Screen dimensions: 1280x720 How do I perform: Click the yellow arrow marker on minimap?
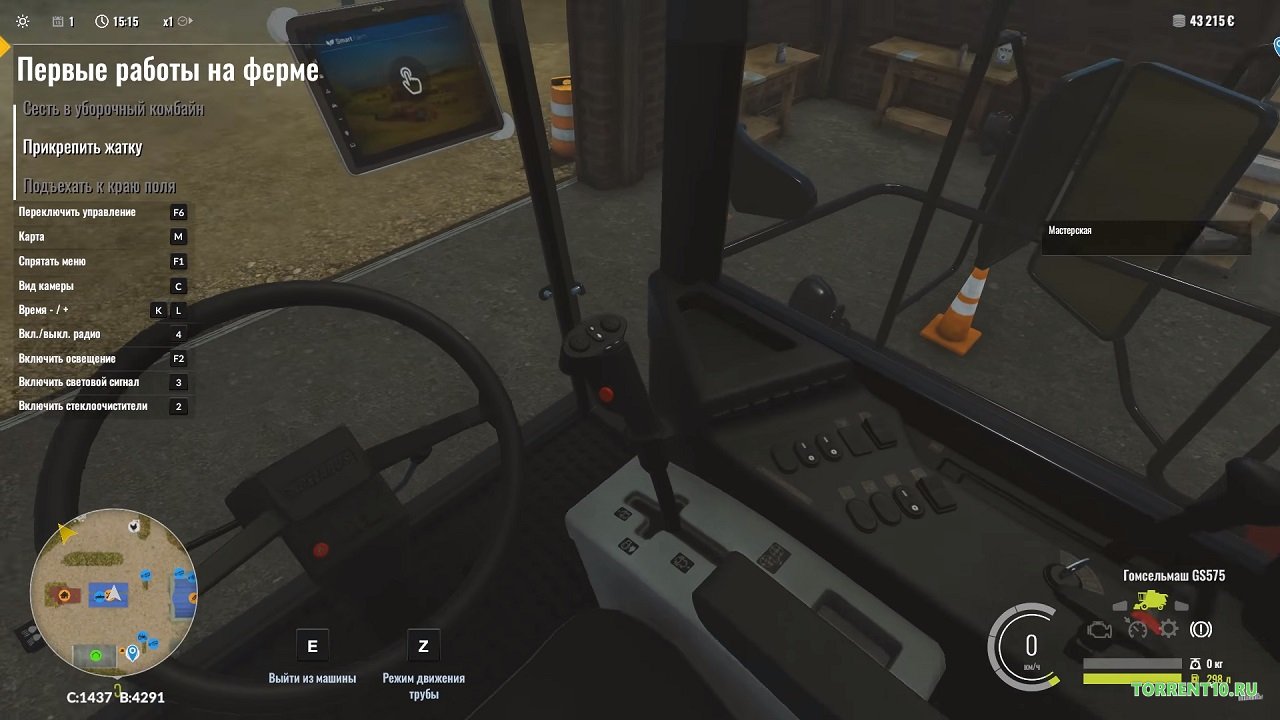pos(67,533)
